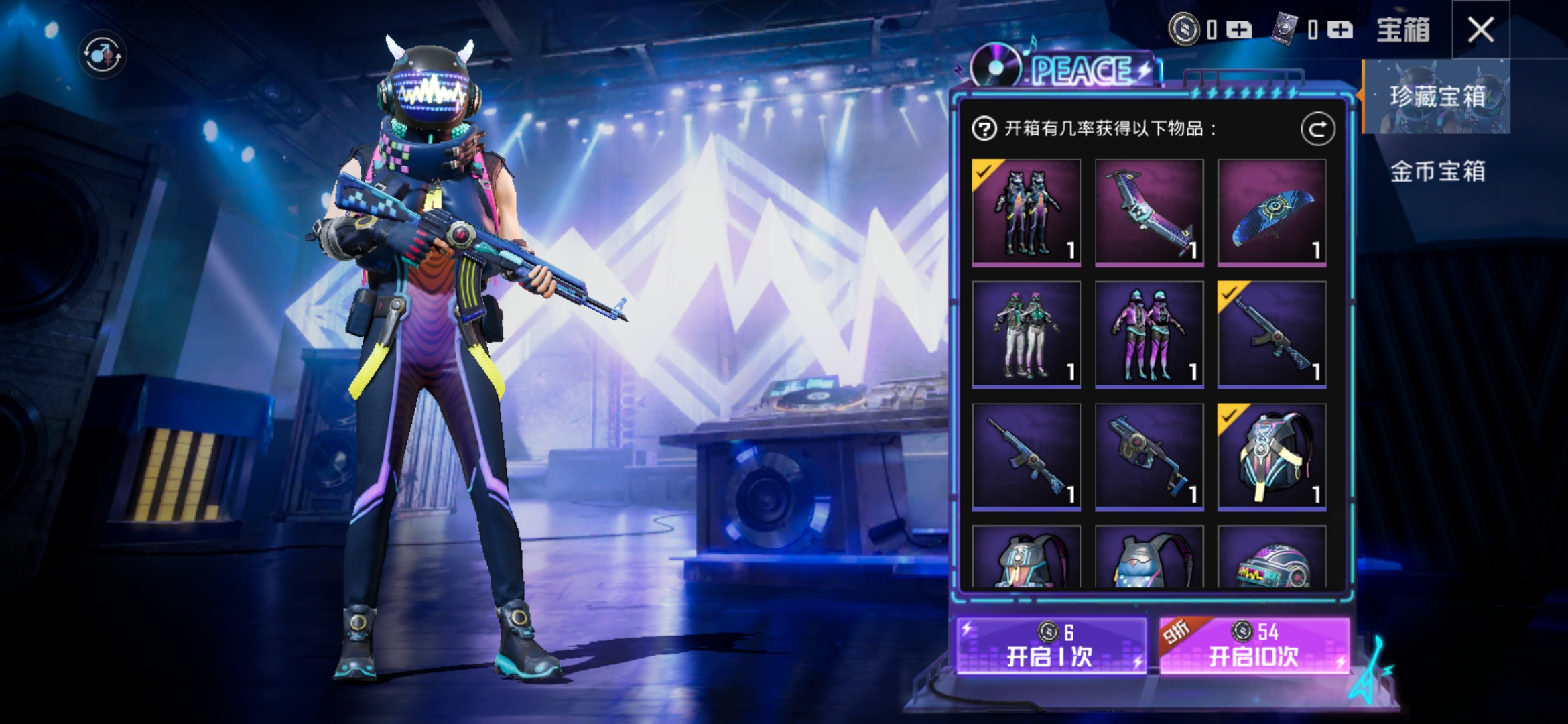Select the purple hooded outfit reward
The image size is (1568, 724).
(x=1149, y=335)
